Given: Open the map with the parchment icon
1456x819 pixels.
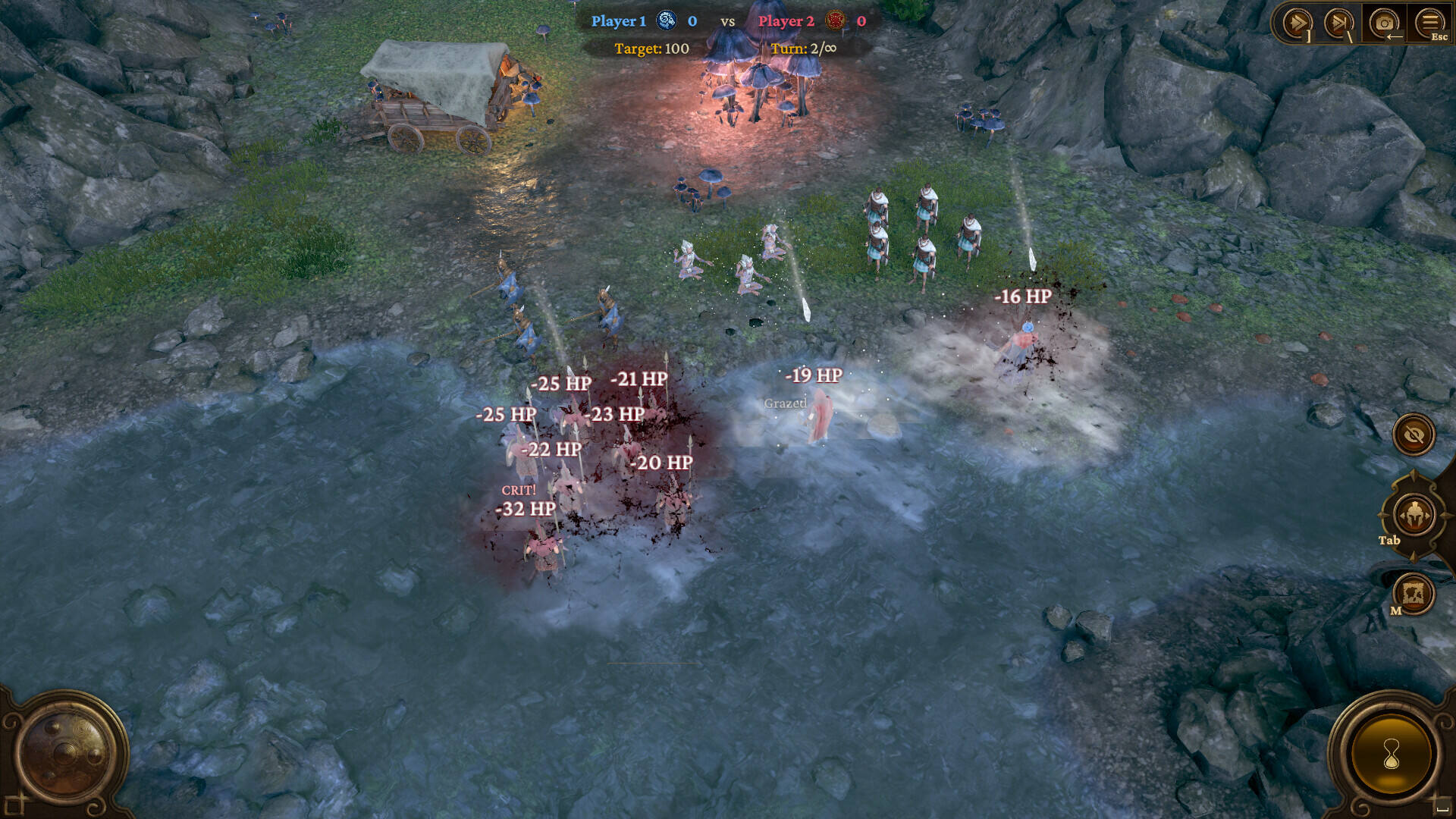Looking at the screenshot, I should click(x=1414, y=594).
